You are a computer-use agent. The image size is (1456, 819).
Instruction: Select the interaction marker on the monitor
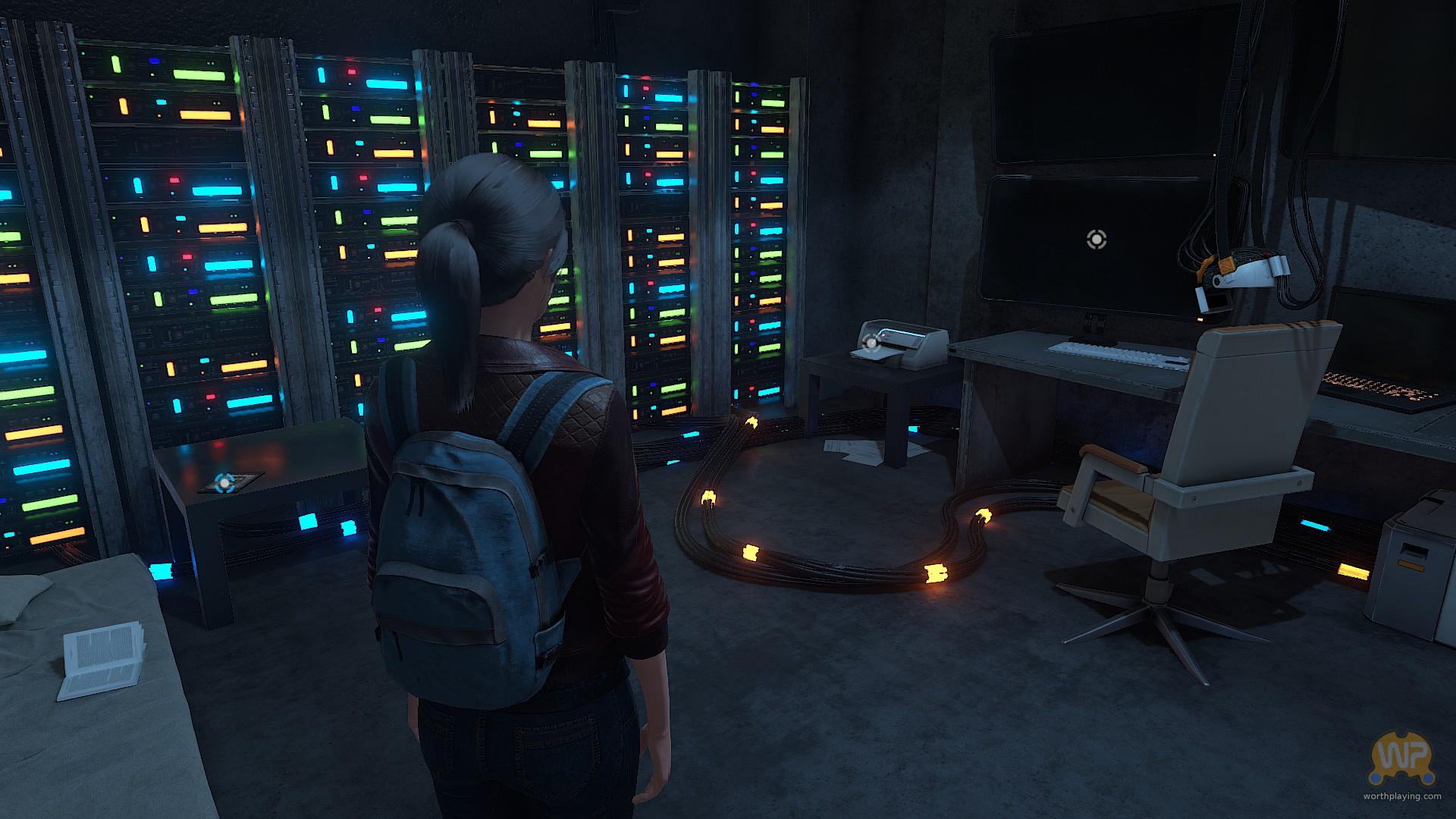1096,240
